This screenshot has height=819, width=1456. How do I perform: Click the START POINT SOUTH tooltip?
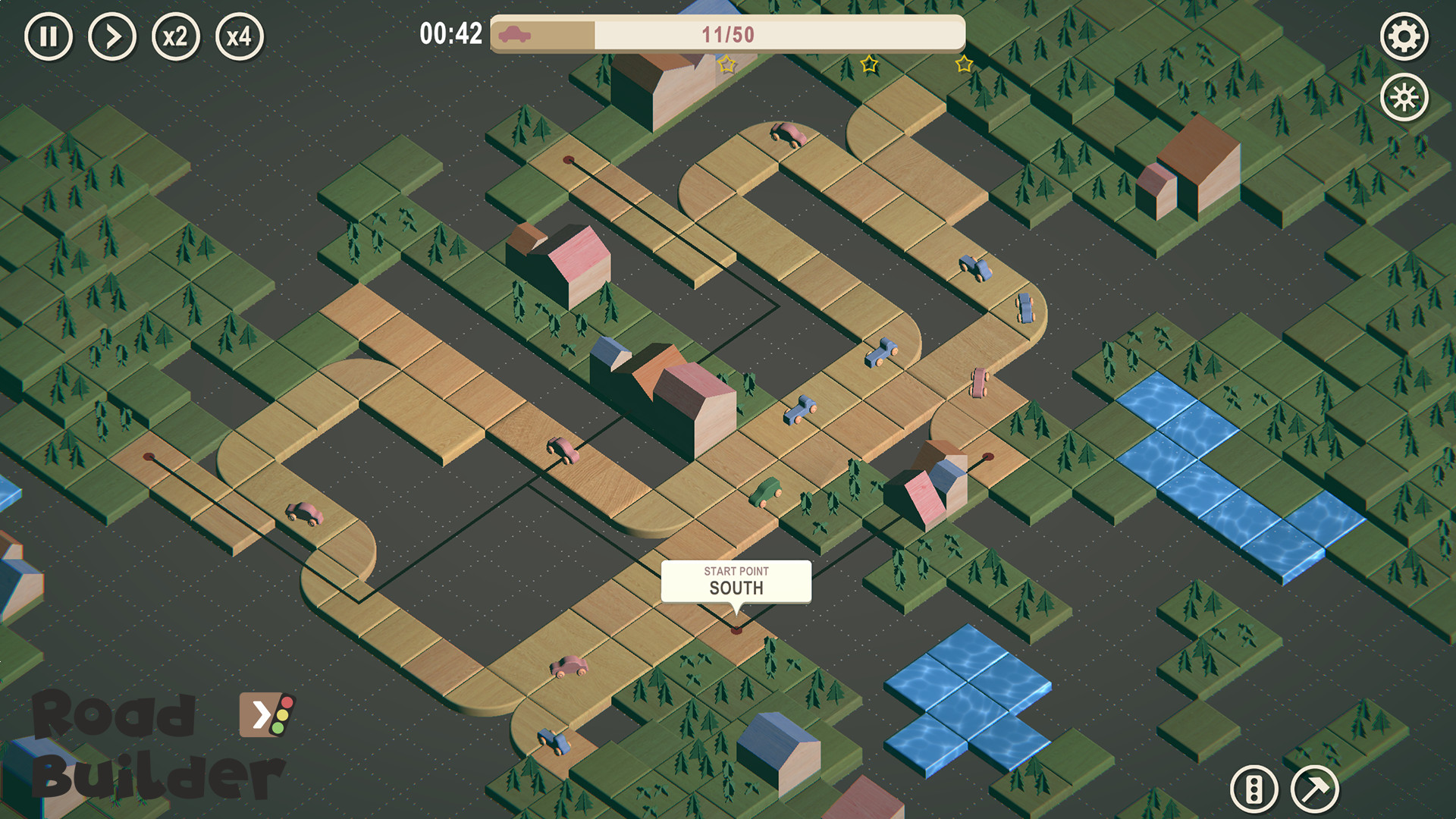(x=737, y=582)
